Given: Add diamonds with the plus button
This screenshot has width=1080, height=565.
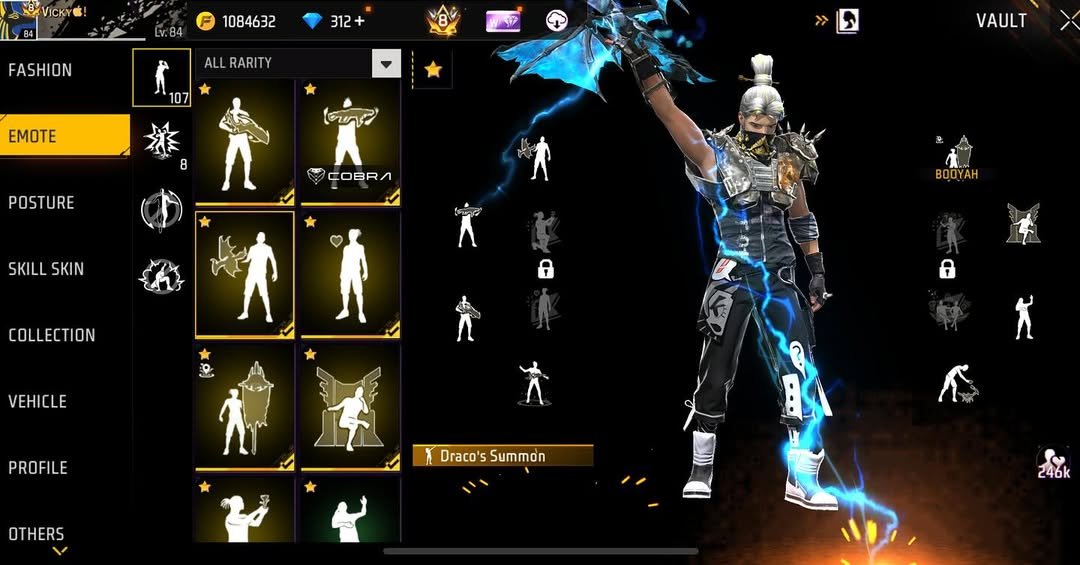Looking at the screenshot, I should point(360,21).
